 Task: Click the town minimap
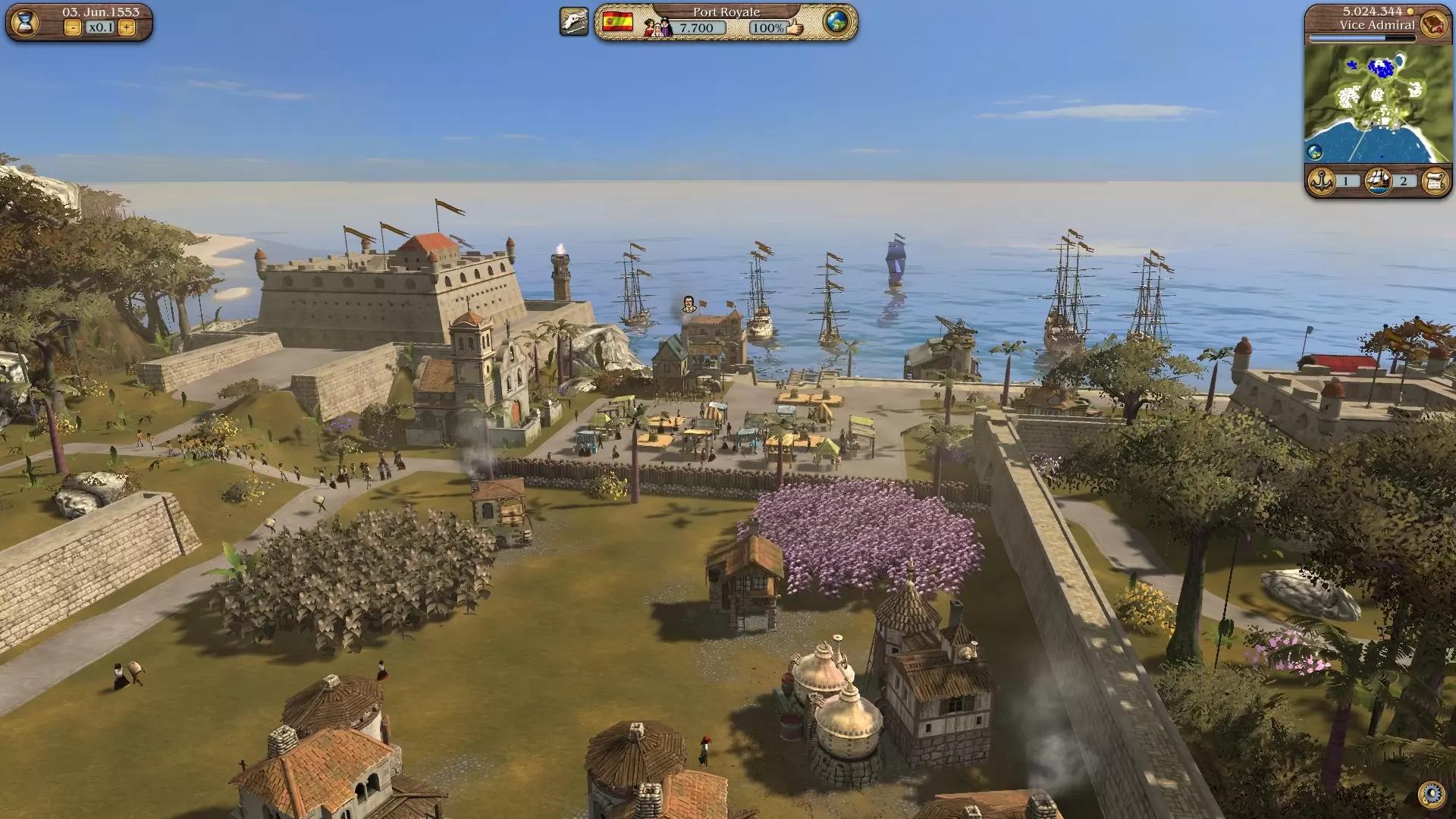click(1378, 102)
